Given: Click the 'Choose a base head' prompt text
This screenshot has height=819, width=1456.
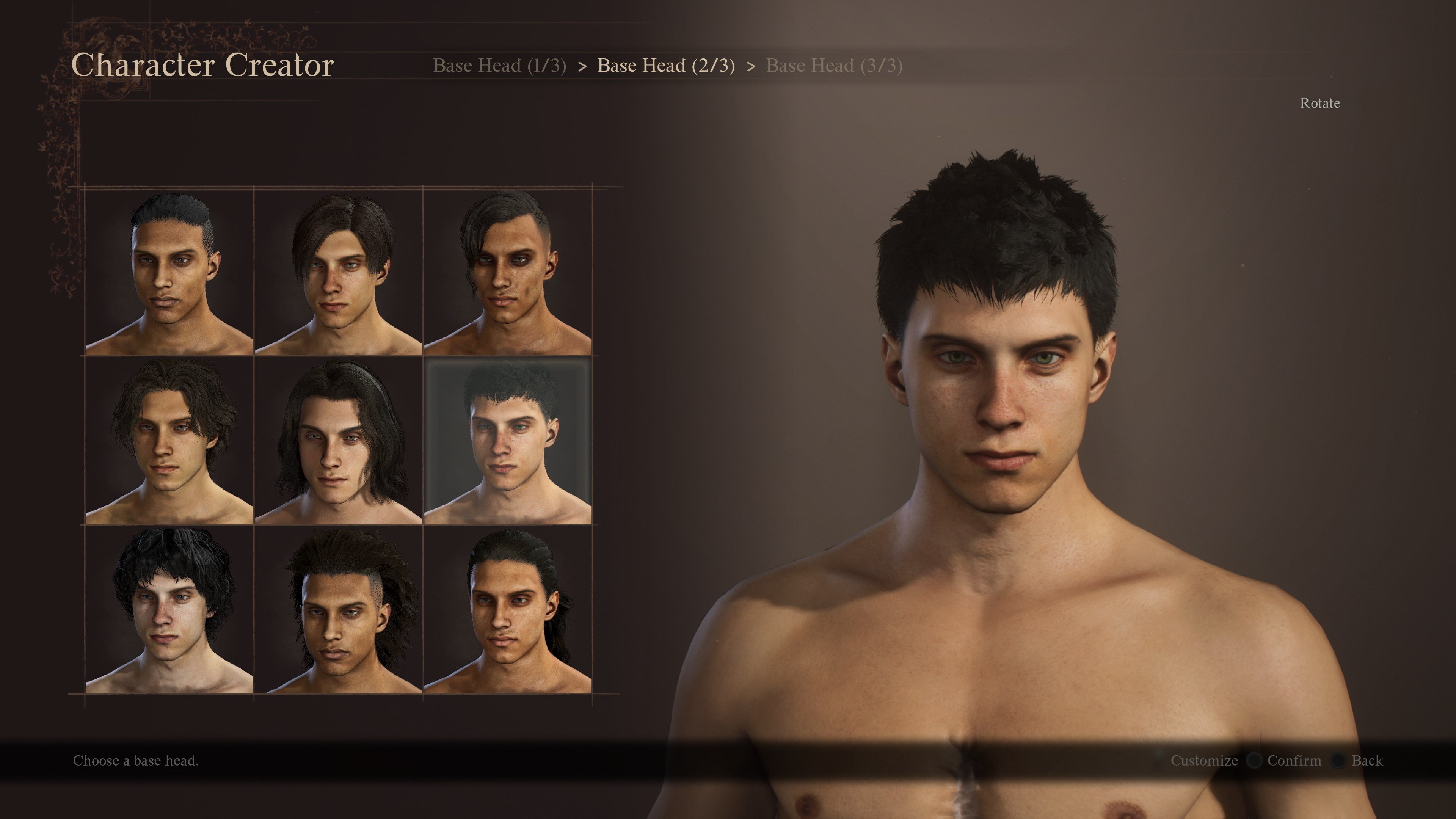Looking at the screenshot, I should tap(136, 761).
